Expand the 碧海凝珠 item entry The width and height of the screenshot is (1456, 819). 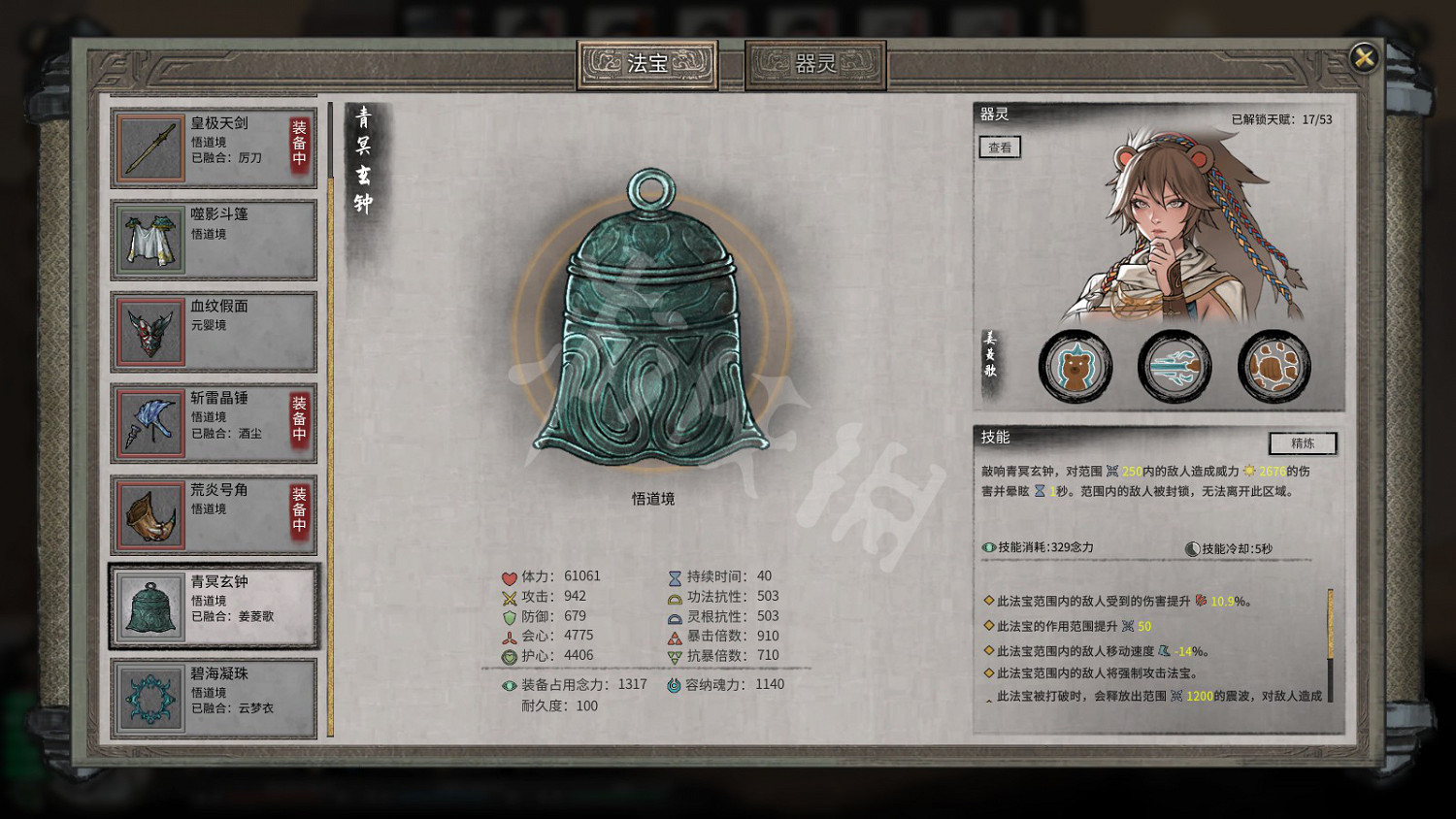(x=213, y=697)
